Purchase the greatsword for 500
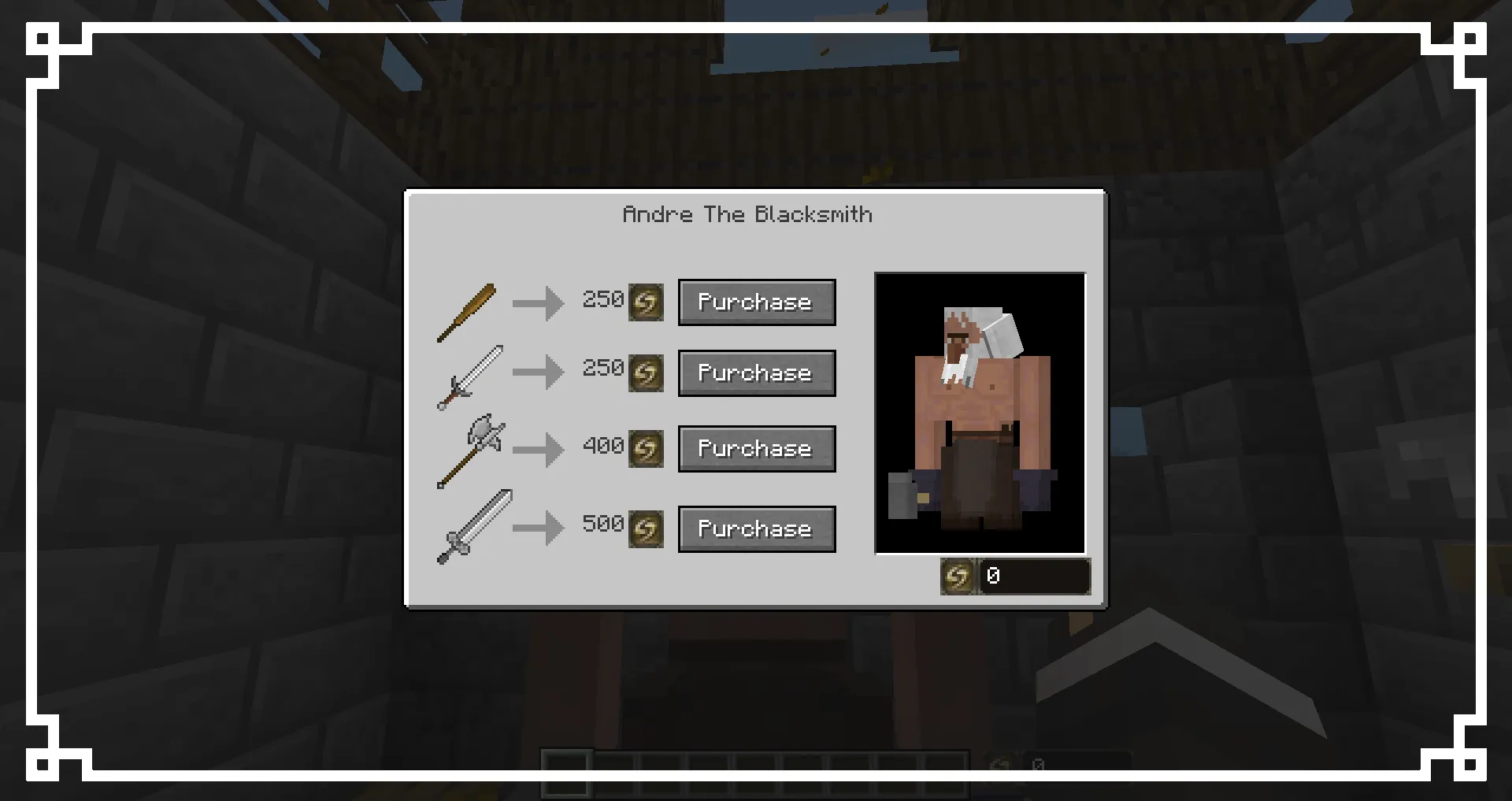The image size is (1512, 801). pyautogui.click(x=756, y=528)
